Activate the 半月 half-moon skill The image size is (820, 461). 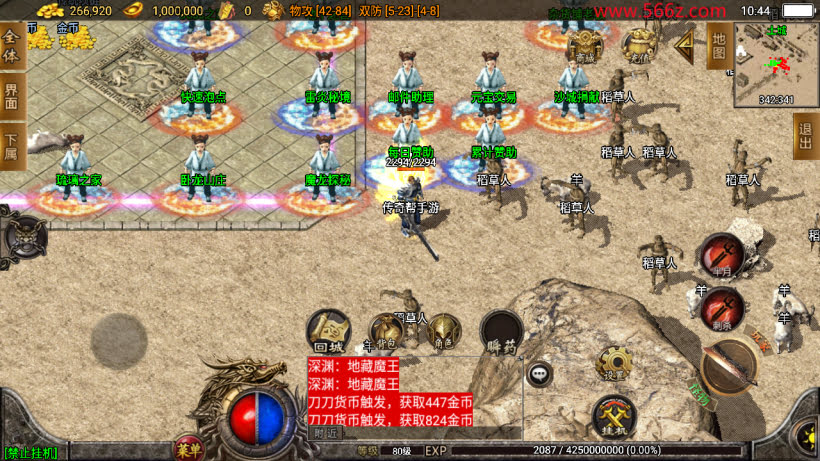(720, 255)
